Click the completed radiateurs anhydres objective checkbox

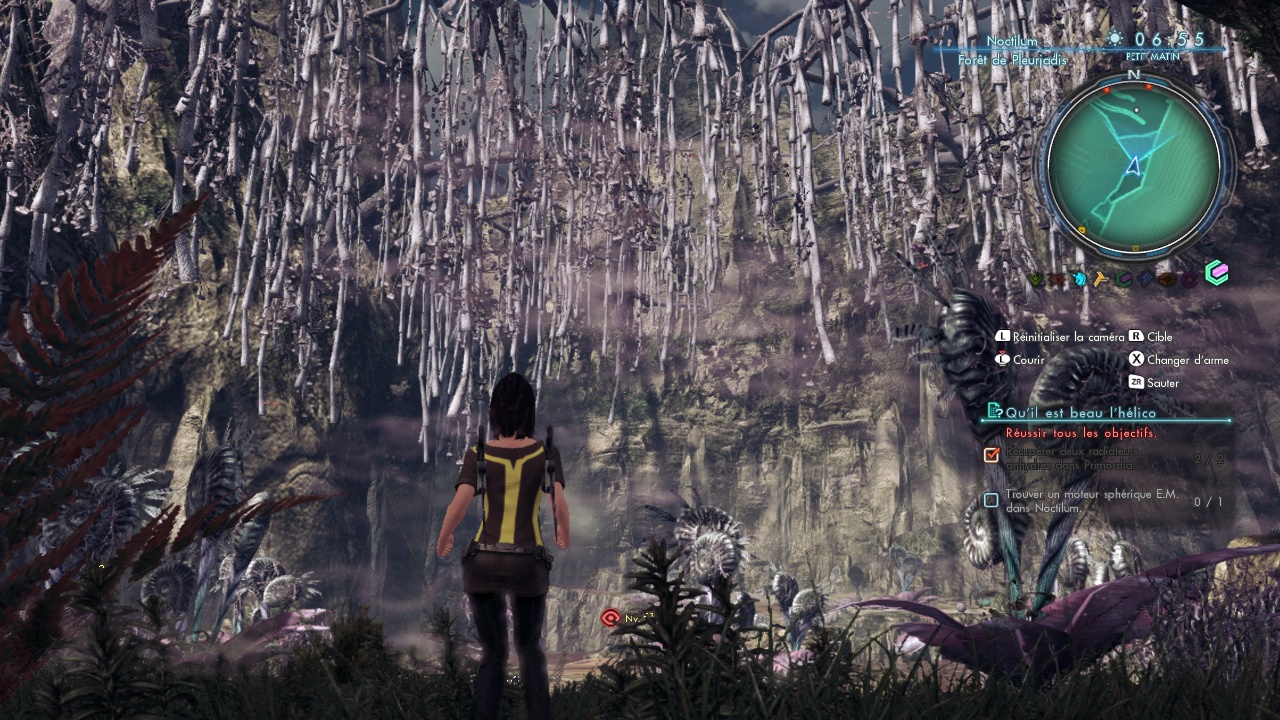click(991, 455)
